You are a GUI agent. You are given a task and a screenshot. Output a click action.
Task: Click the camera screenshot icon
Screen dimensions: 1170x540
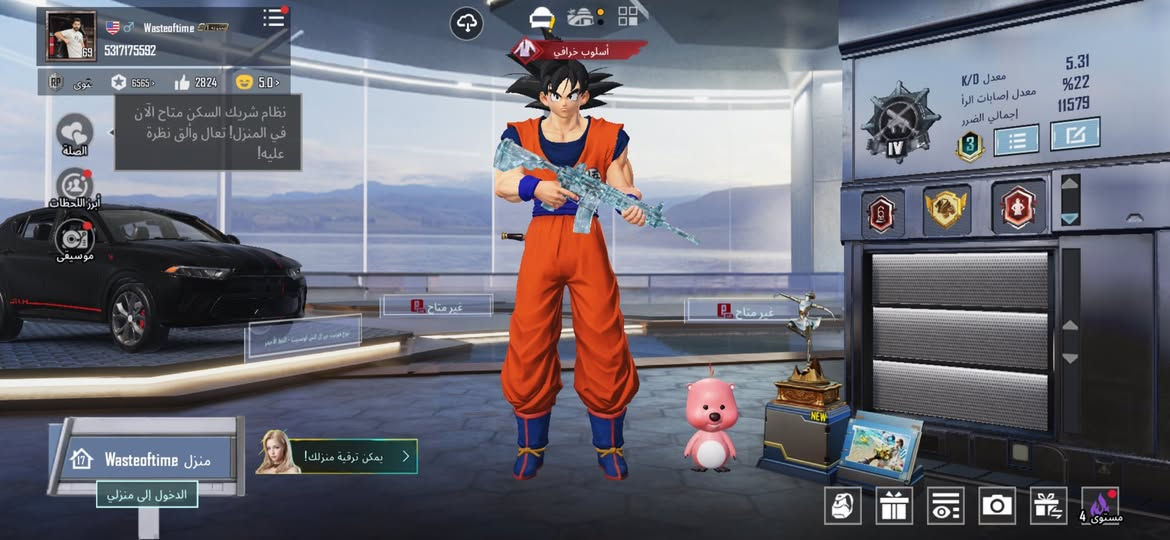[997, 505]
